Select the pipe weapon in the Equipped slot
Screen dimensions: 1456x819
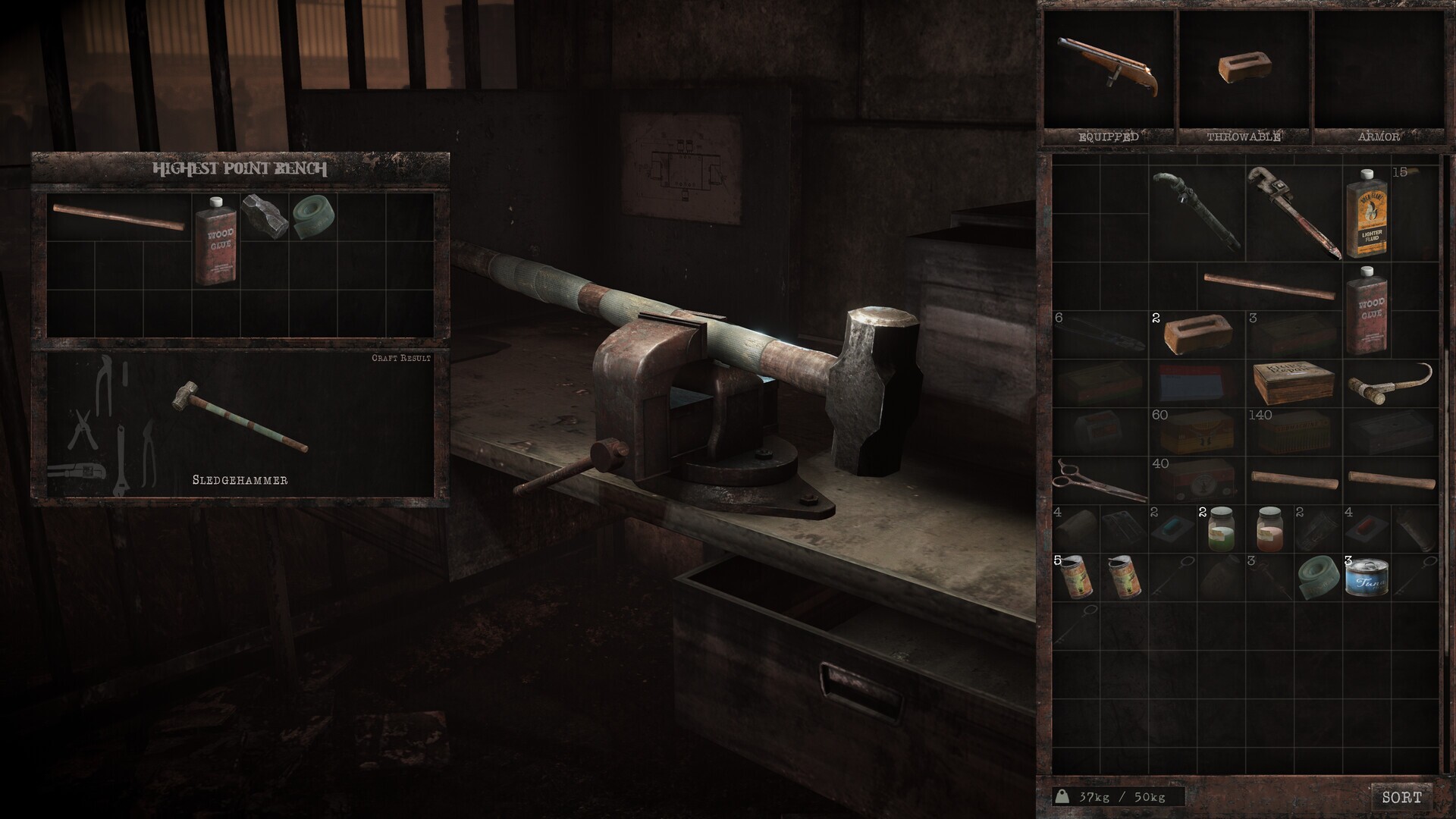[x=1107, y=64]
